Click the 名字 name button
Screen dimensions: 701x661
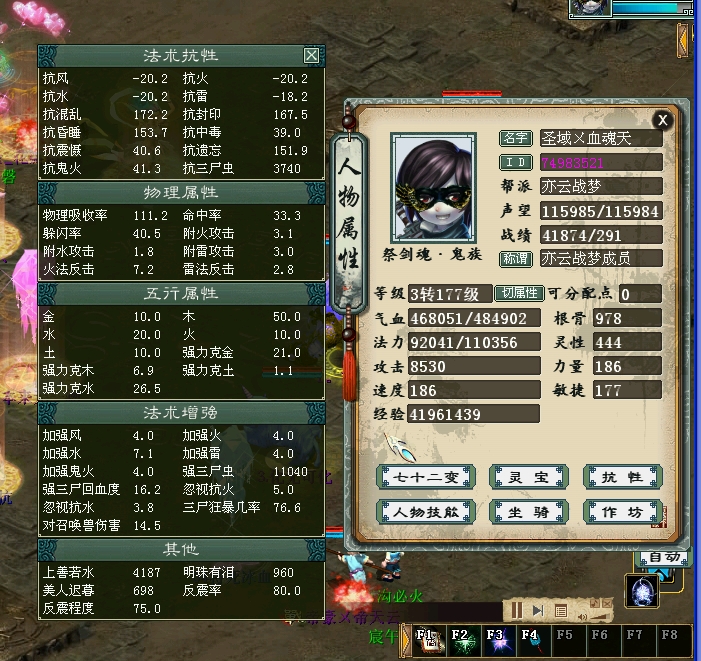point(516,138)
